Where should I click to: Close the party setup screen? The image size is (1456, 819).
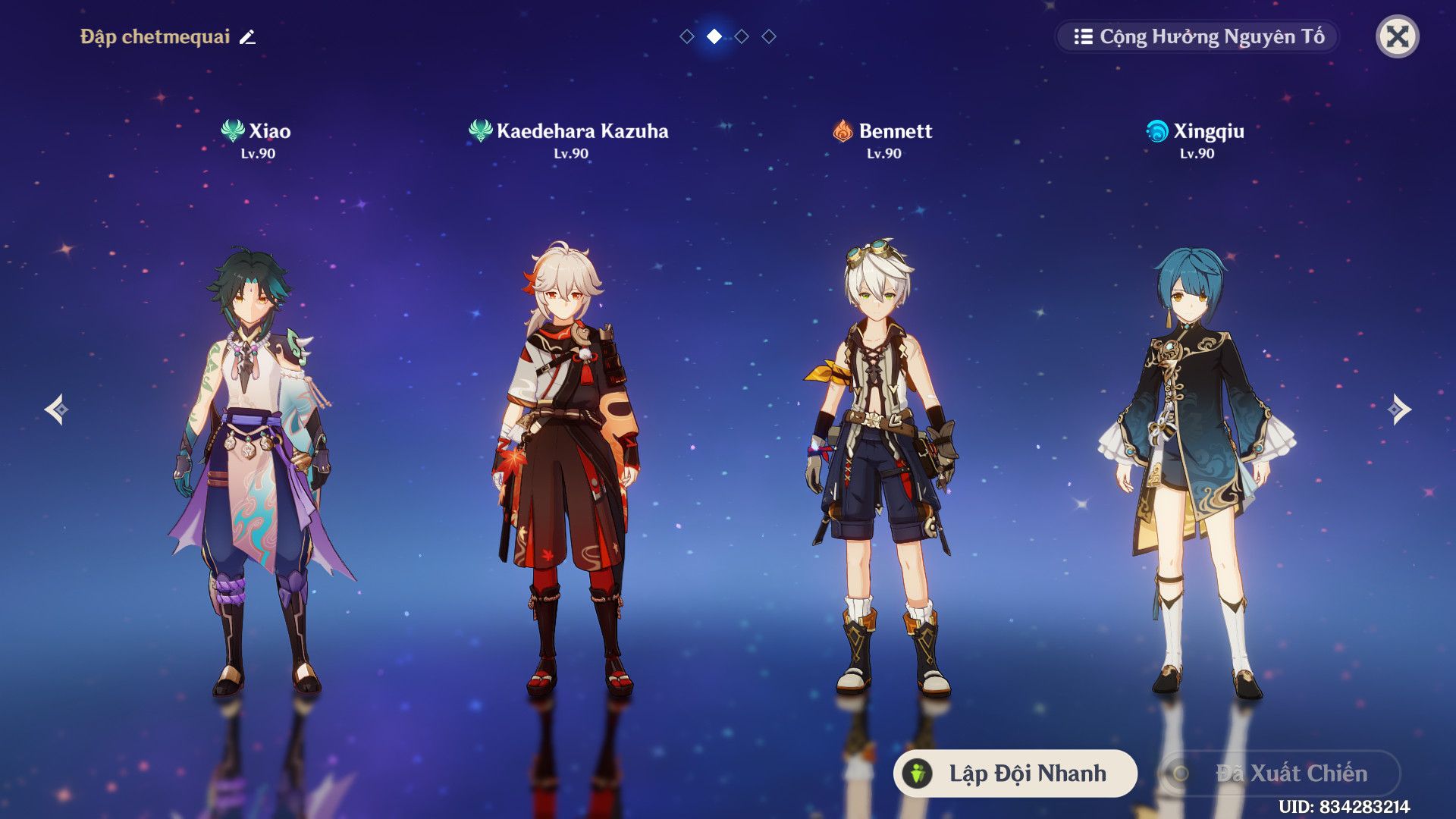[1397, 36]
